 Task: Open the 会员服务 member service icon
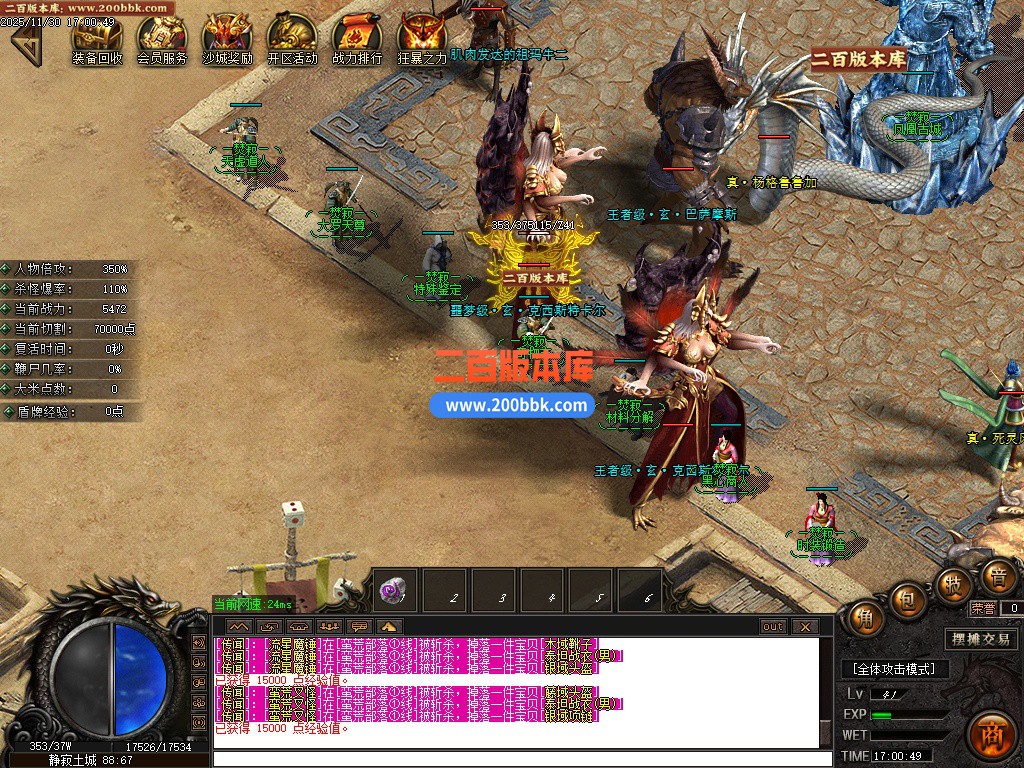162,38
